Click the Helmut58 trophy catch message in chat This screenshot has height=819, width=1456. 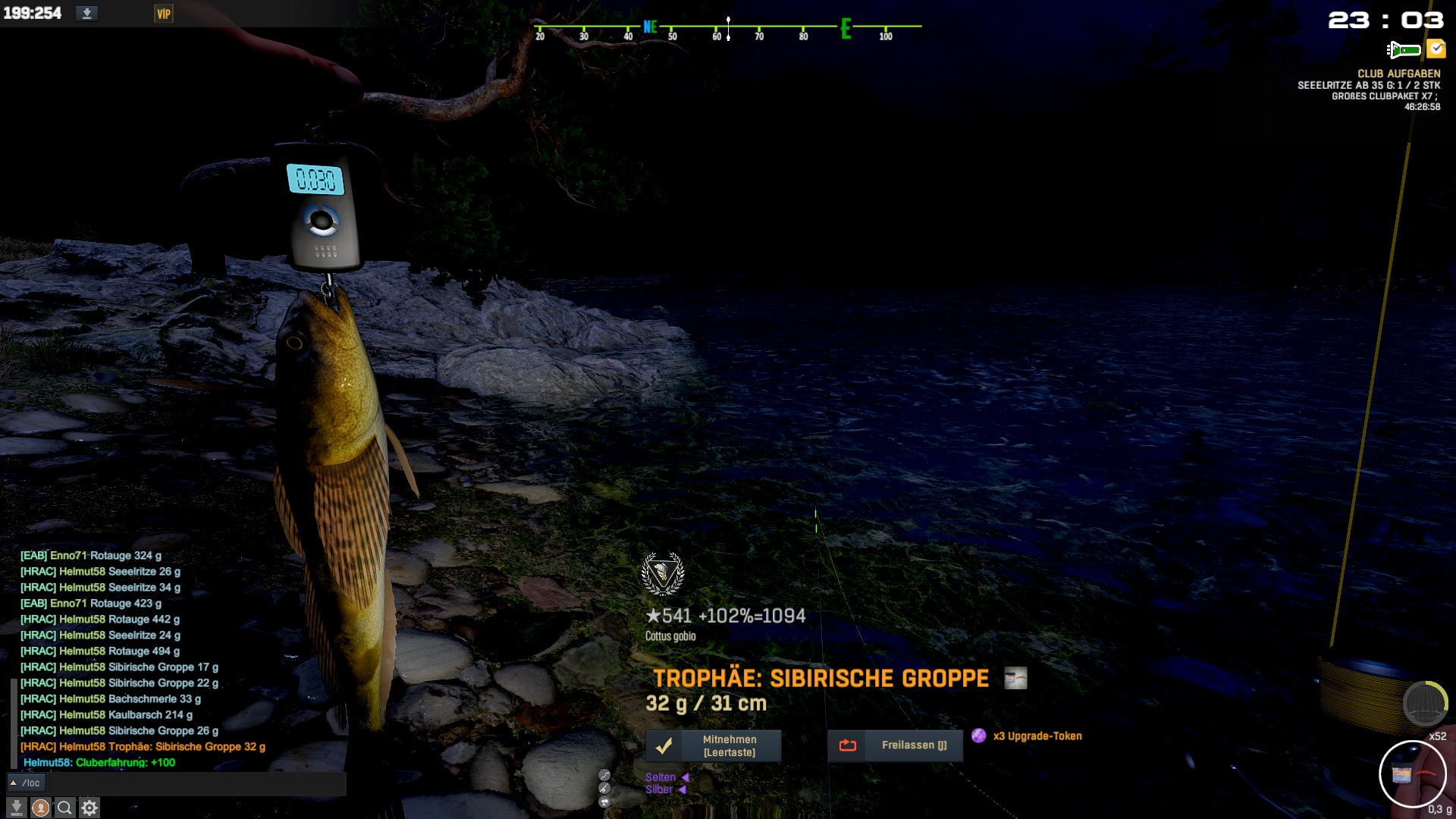click(x=143, y=746)
